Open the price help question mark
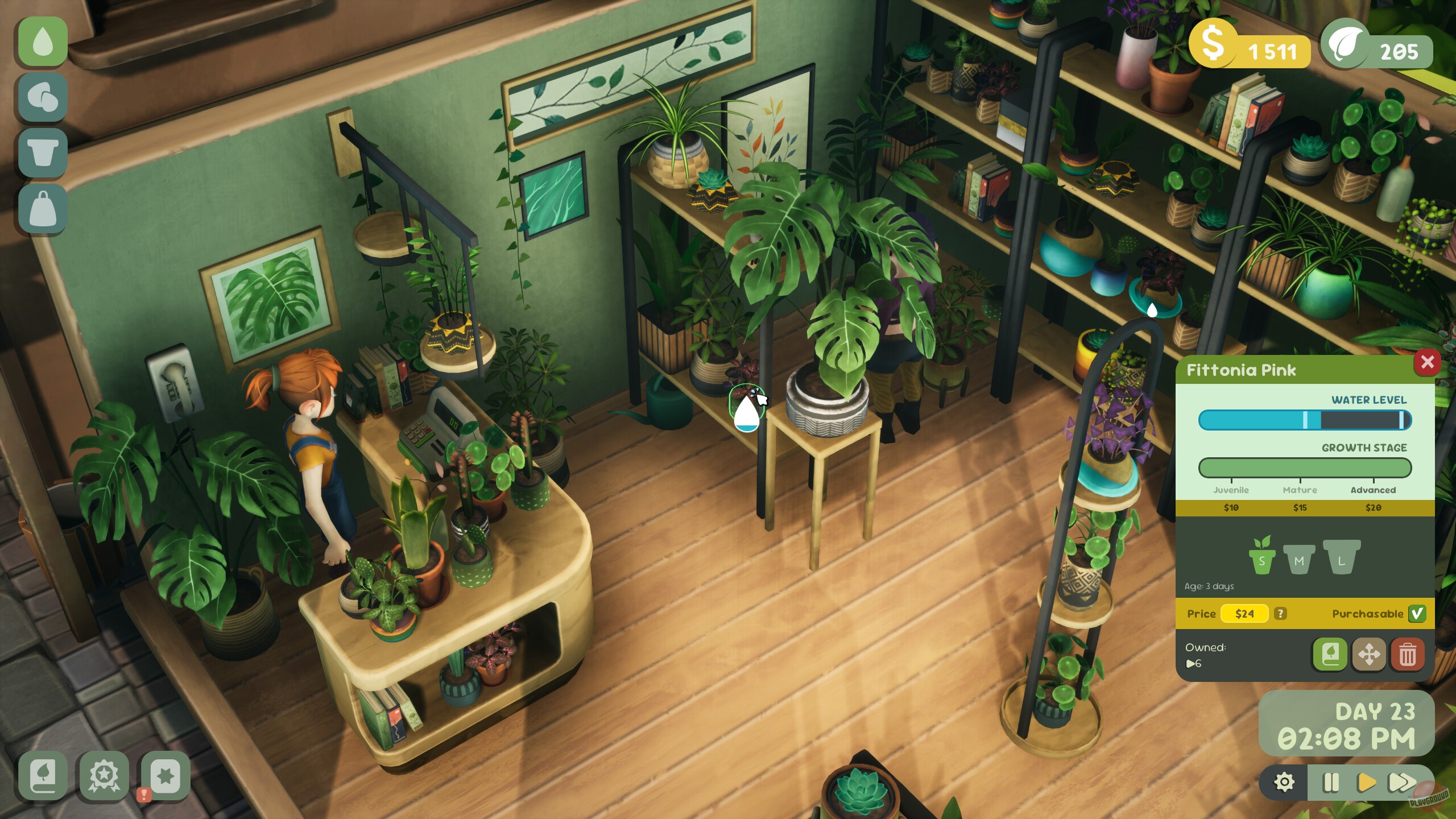Screen dimensions: 1456x819 pyautogui.click(x=1280, y=613)
